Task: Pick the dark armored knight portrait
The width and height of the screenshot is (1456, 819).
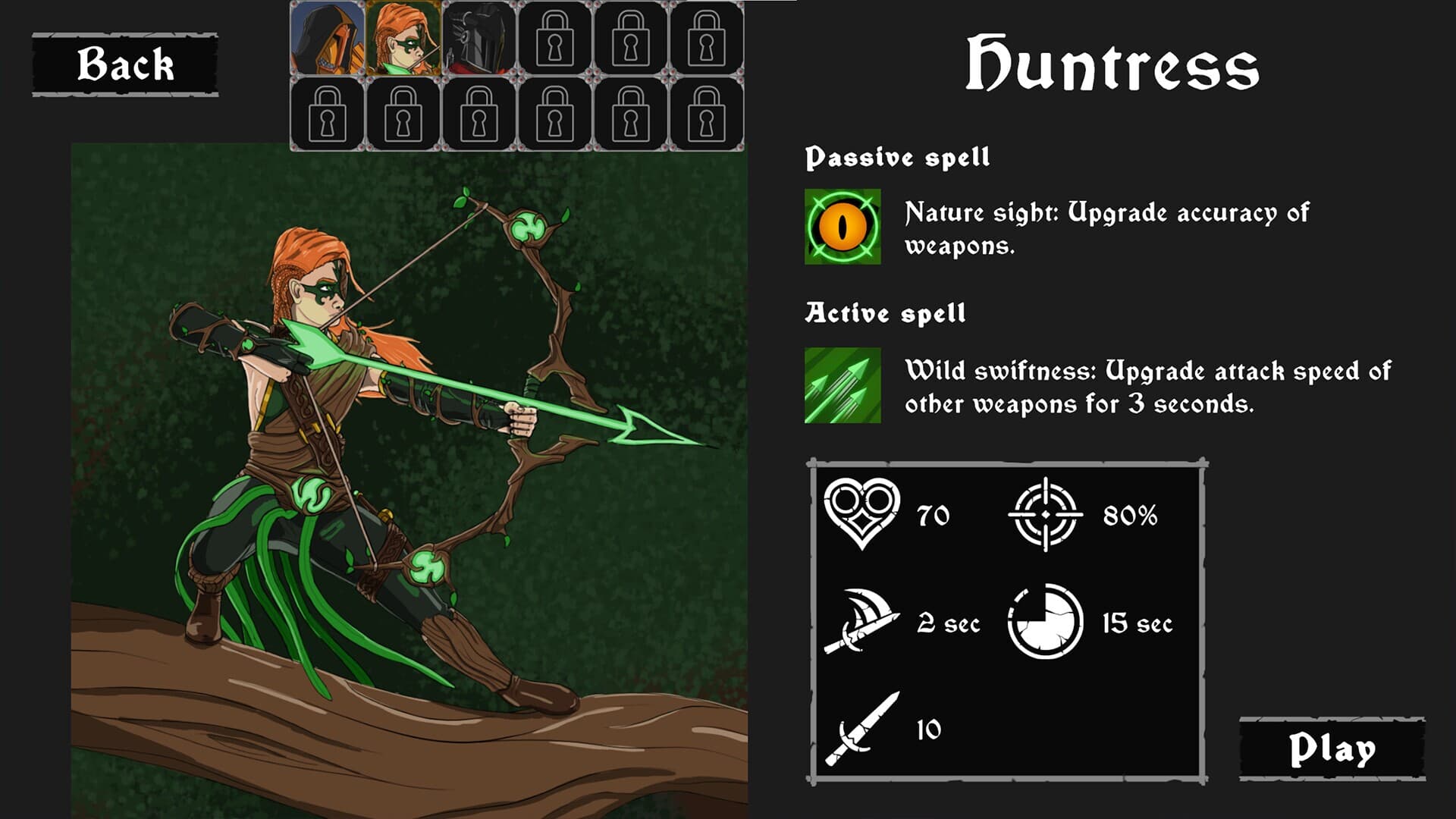Action: (x=479, y=38)
